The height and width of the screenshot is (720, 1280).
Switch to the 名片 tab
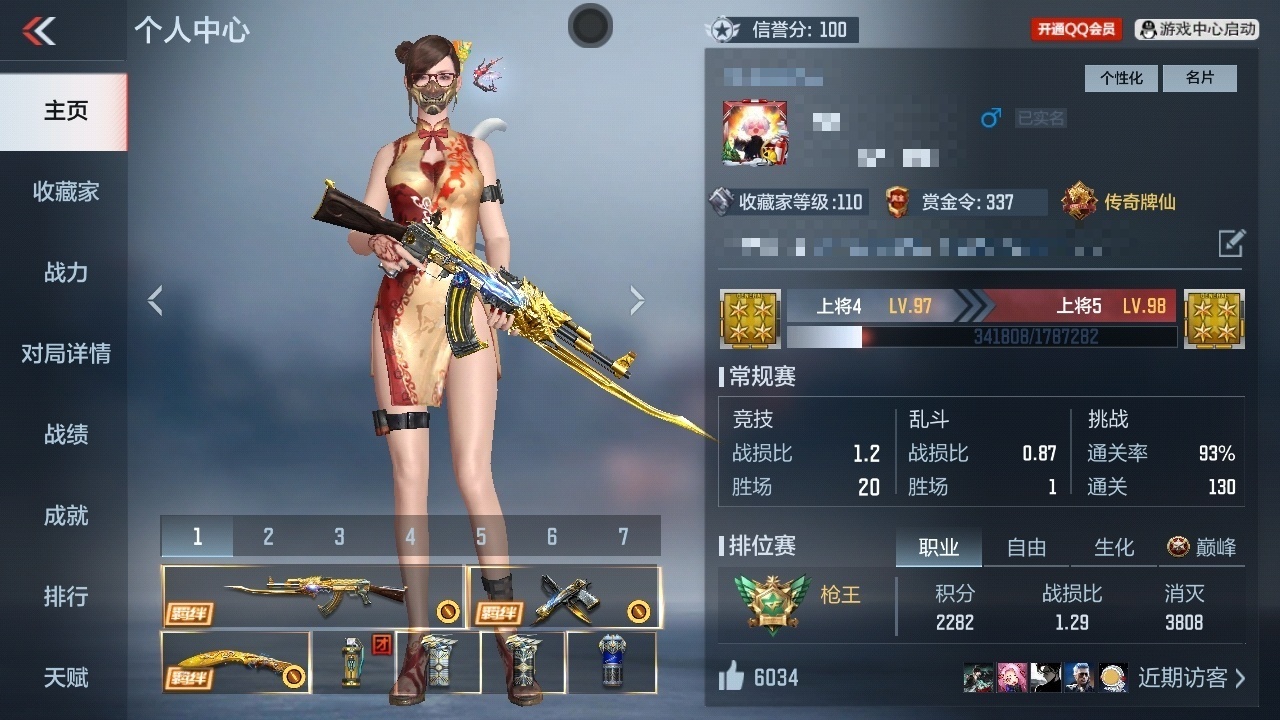click(x=1201, y=78)
